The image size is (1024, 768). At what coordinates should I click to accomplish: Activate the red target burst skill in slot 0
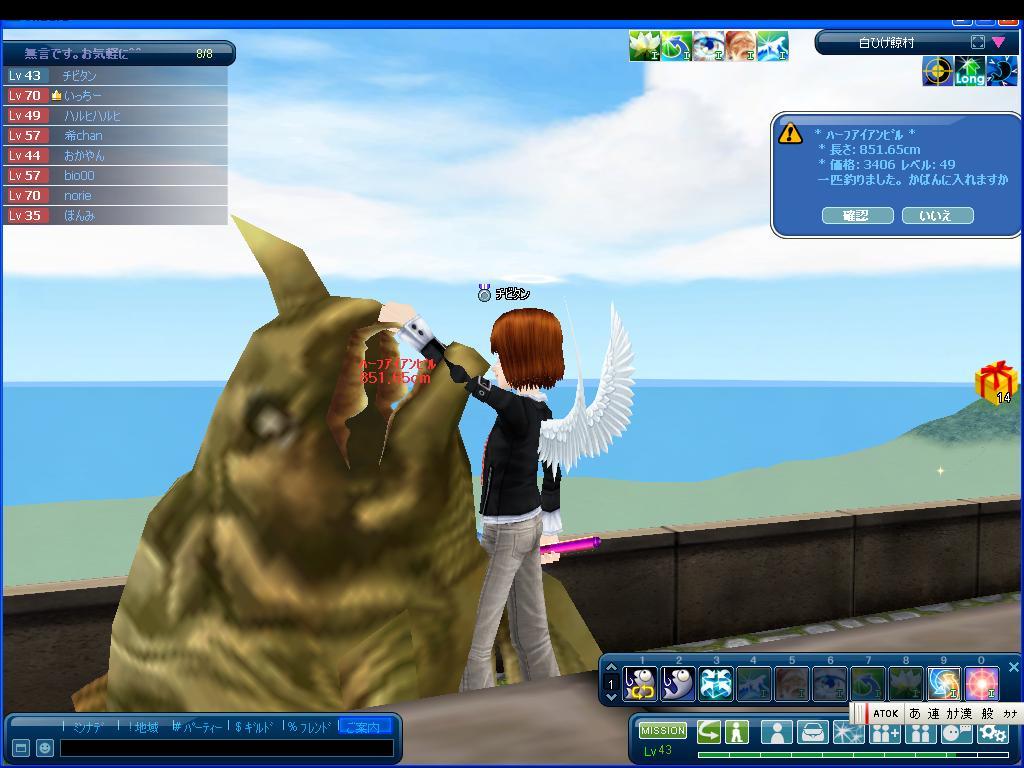pos(981,684)
